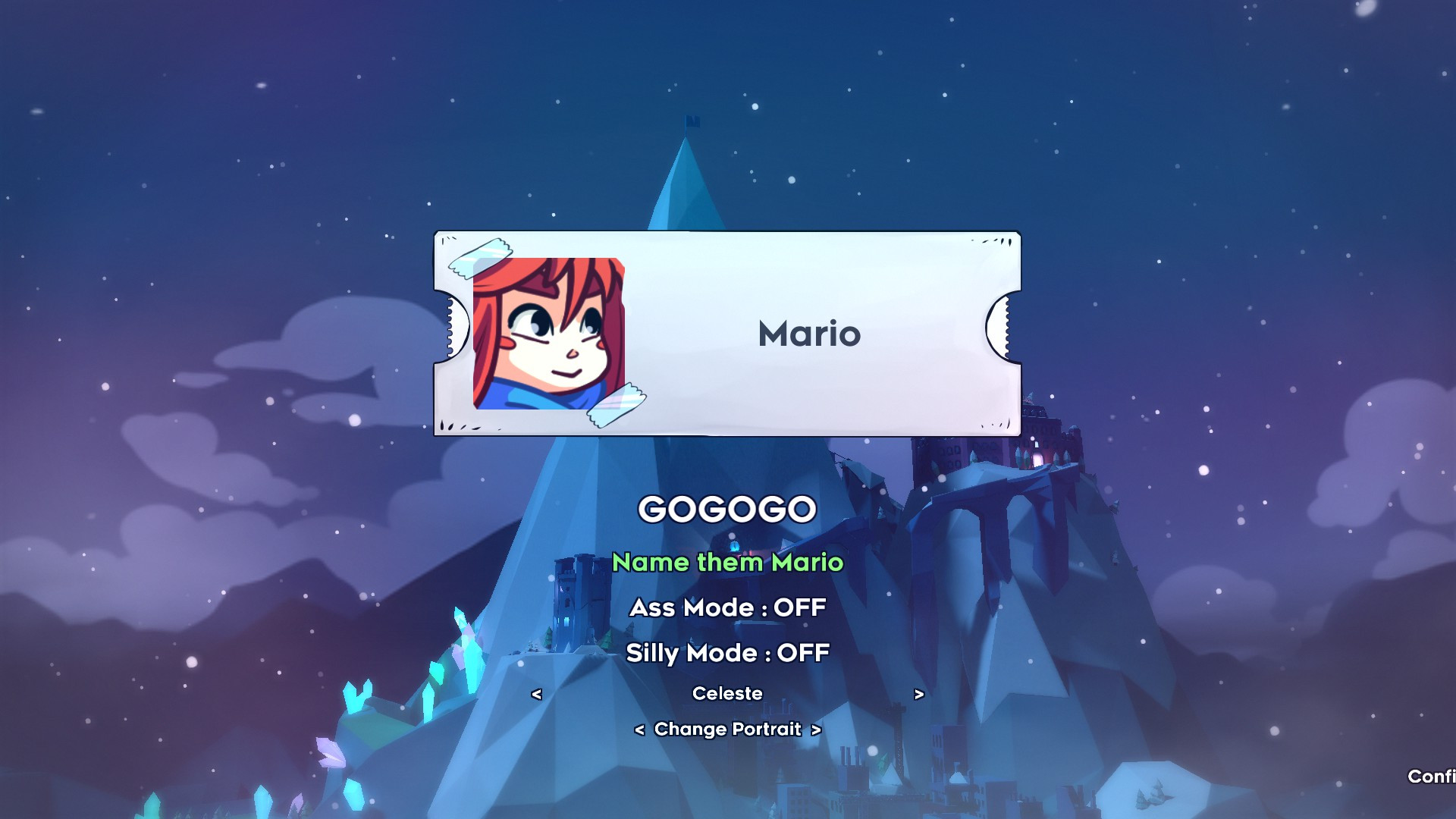Click the right arrow of Change Portrait
This screenshot has height=819, width=1456.
[815, 729]
